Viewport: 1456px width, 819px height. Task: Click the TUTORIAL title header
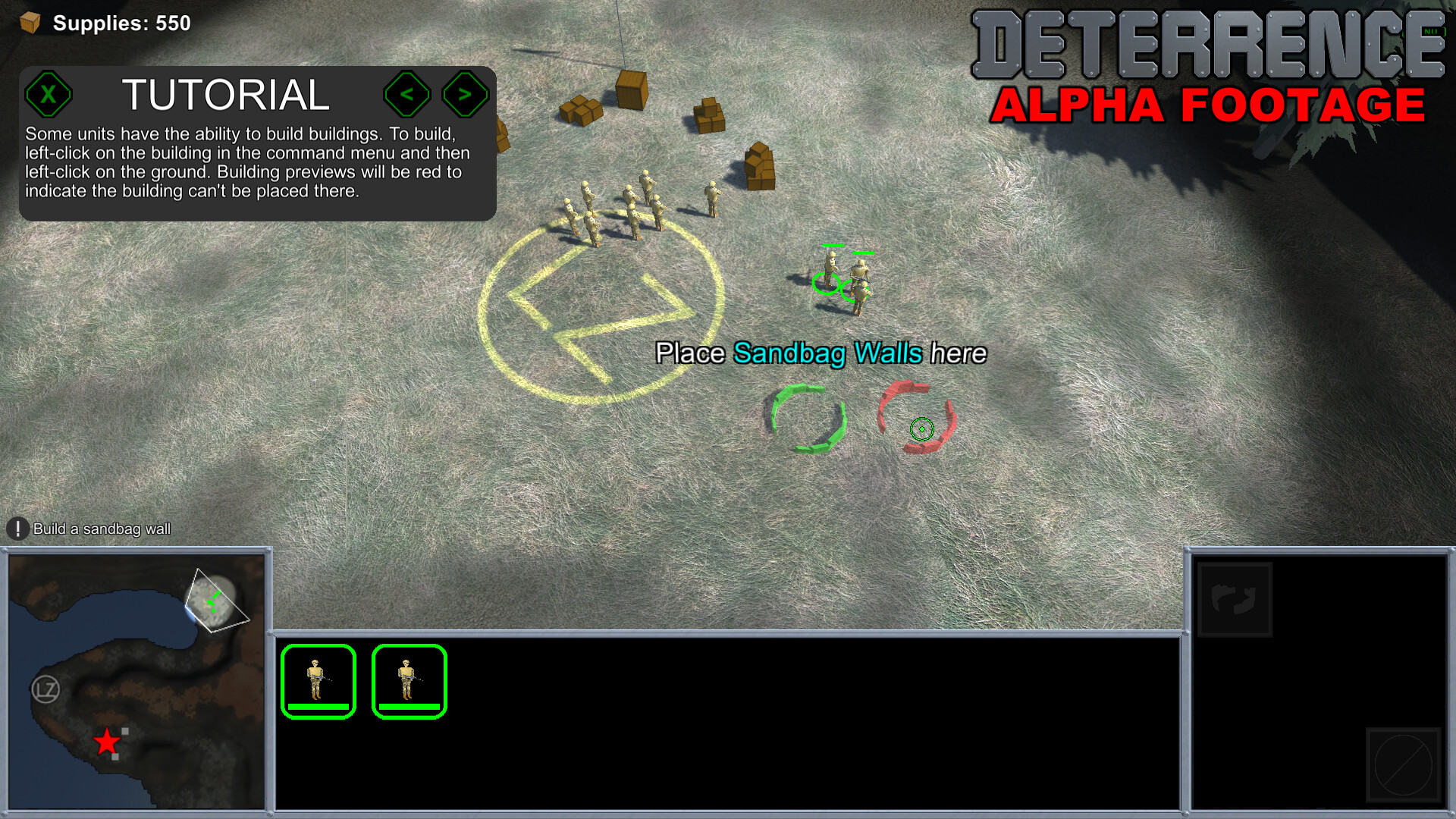(x=227, y=96)
